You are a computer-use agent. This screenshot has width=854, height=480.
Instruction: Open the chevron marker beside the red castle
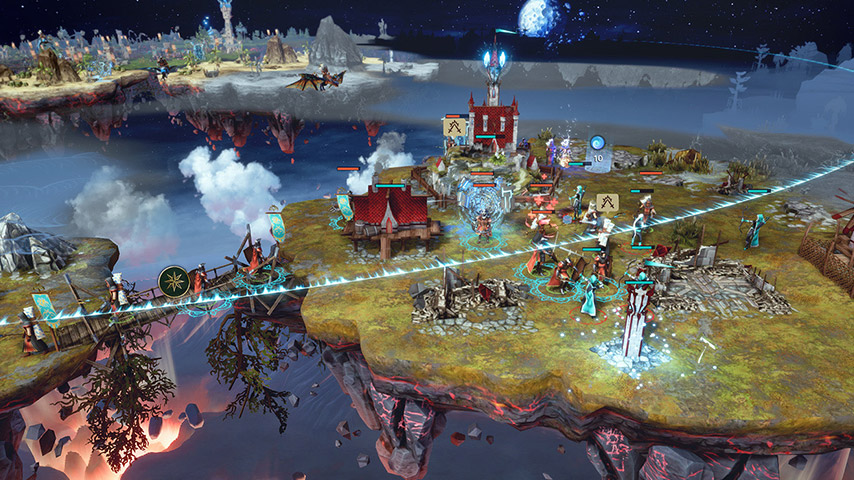[457, 126]
